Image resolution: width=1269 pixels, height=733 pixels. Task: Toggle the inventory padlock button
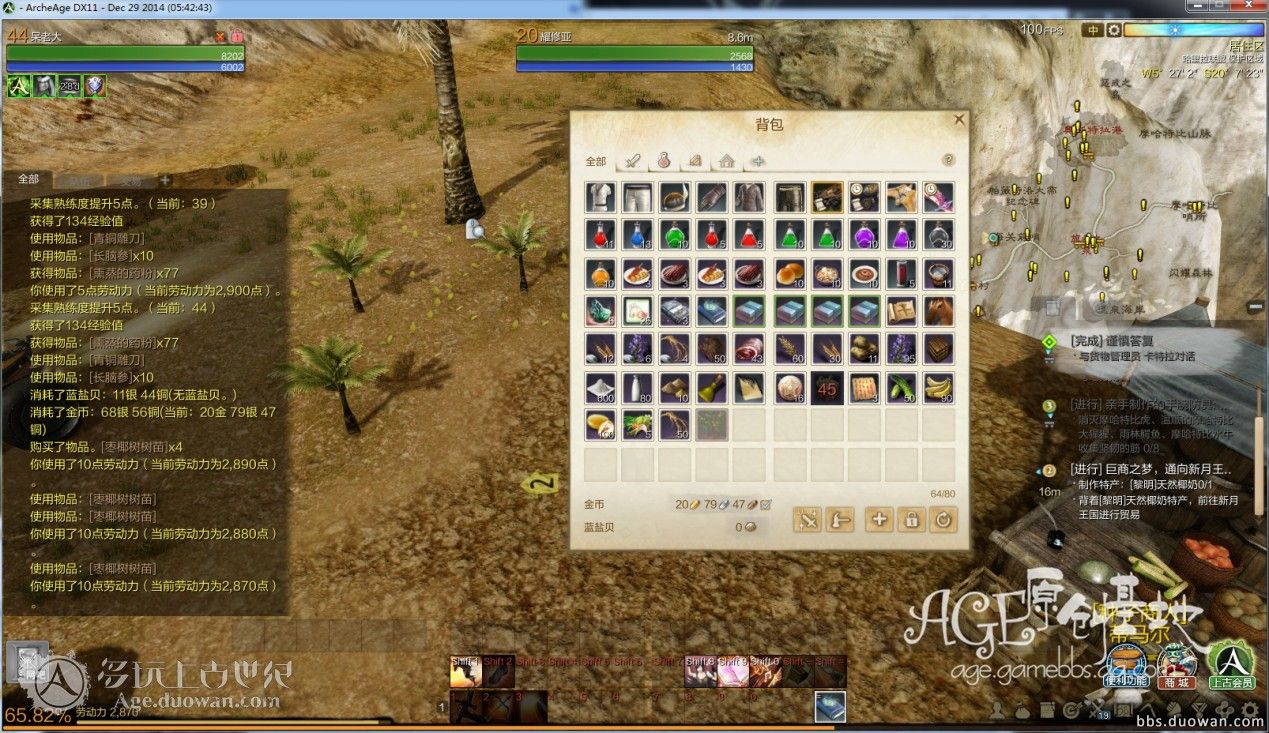click(x=911, y=519)
